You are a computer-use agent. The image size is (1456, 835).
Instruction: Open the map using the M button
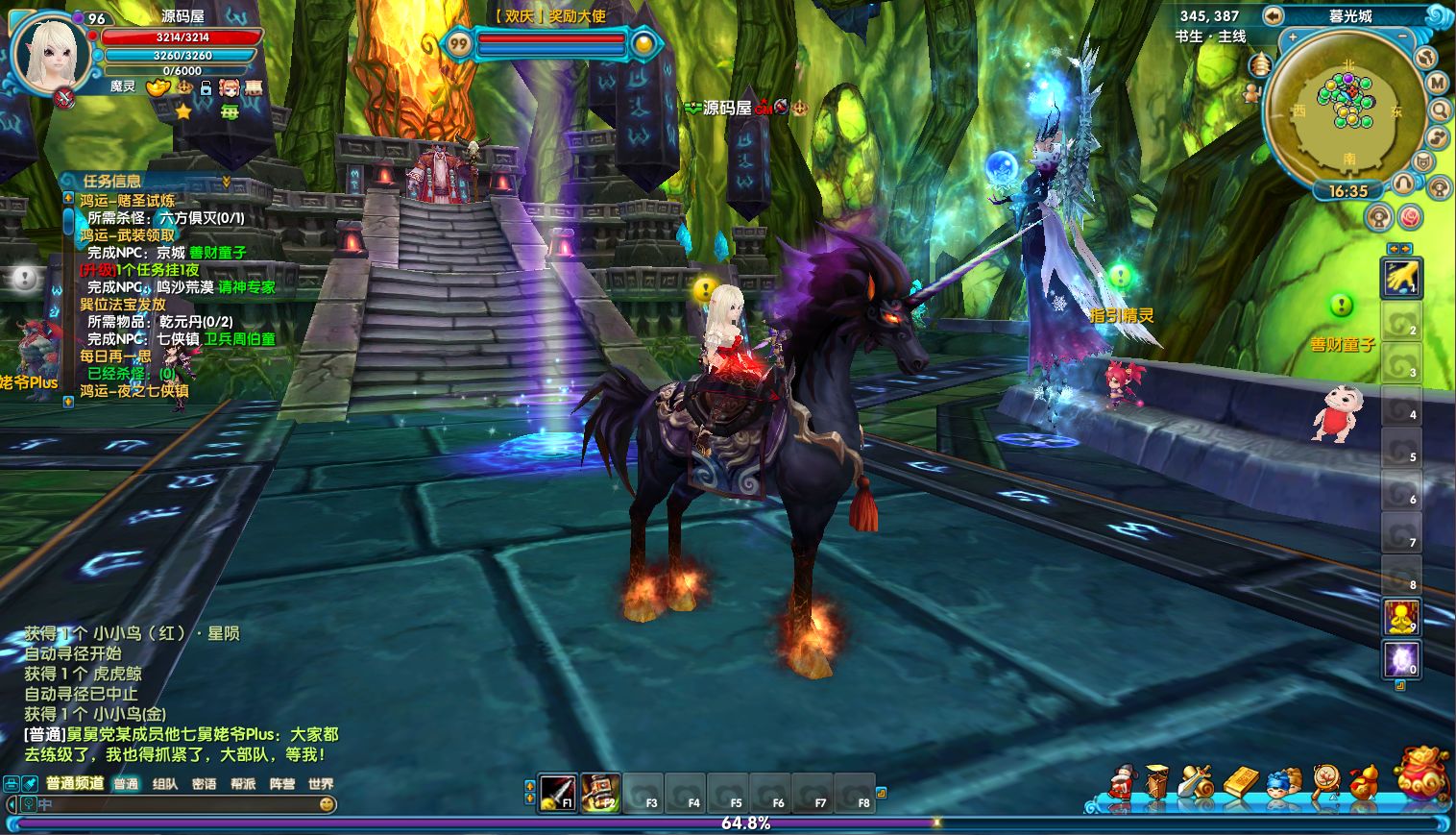1437,84
